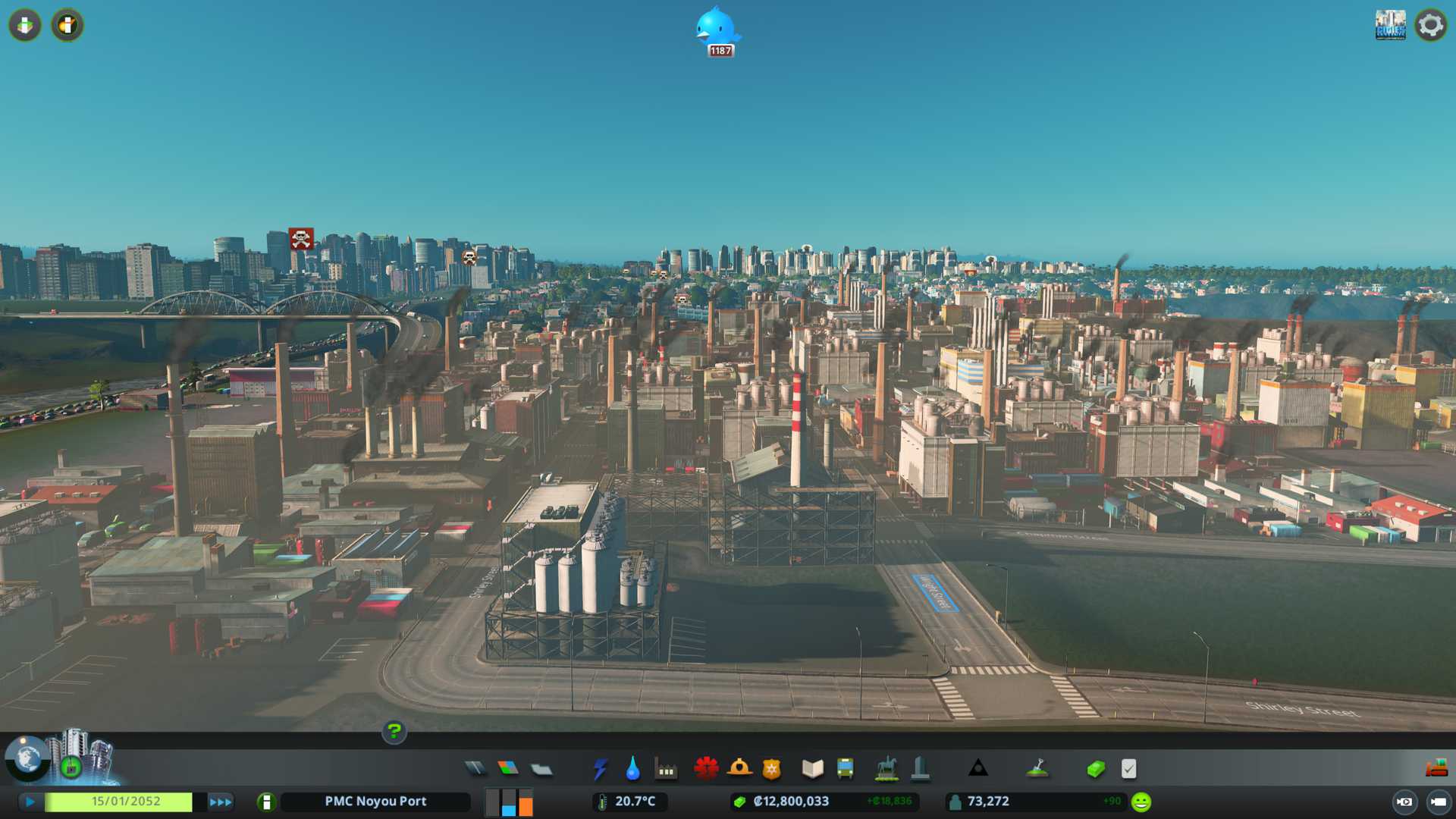Open the Public Transport bus menu
1456x819 pixels.
pos(846,769)
